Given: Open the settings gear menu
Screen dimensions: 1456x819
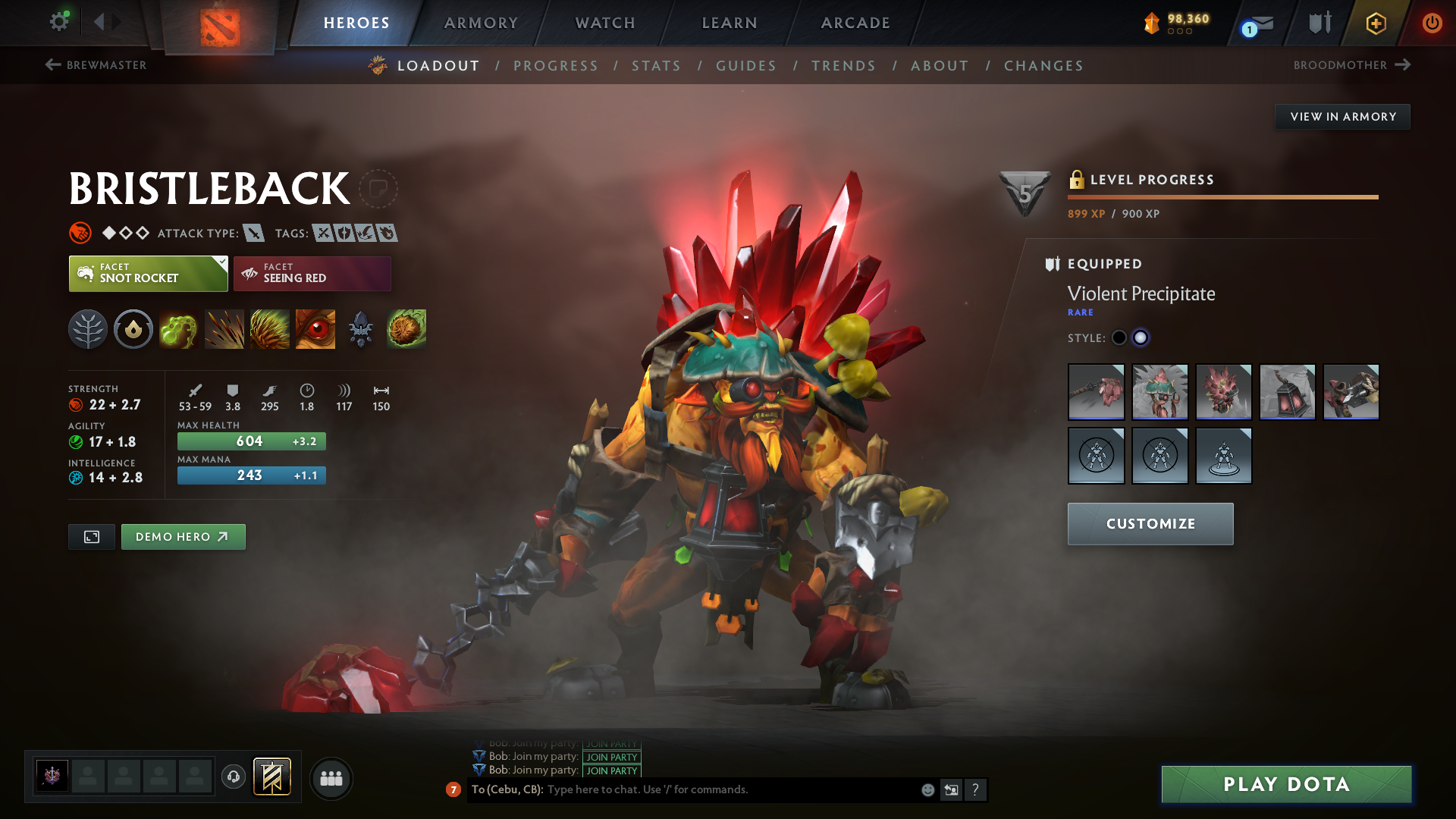Looking at the screenshot, I should pos(59,21).
